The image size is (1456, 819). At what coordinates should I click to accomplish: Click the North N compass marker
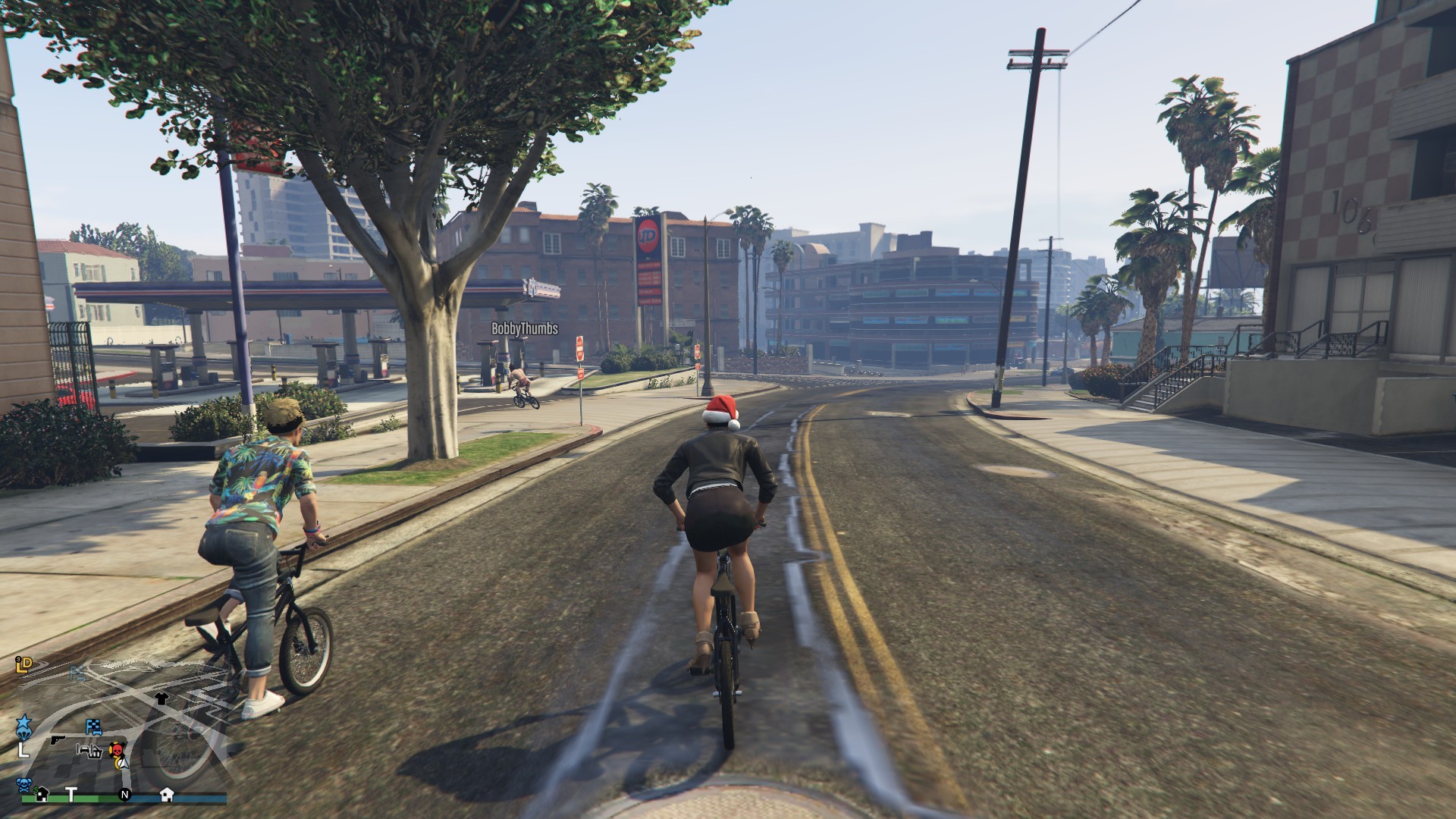point(125,795)
